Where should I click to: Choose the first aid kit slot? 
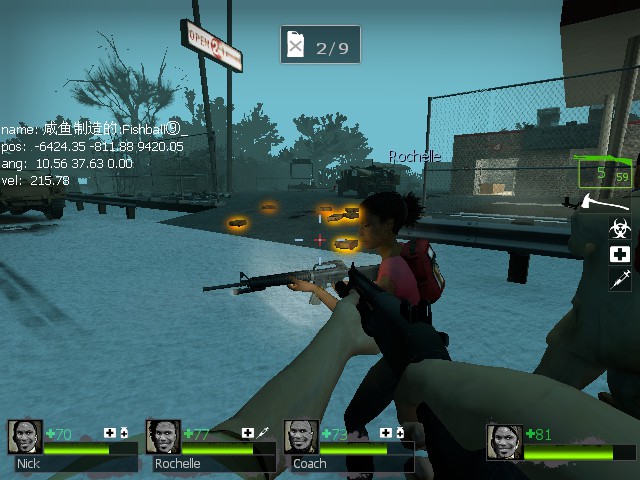[619, 254]
